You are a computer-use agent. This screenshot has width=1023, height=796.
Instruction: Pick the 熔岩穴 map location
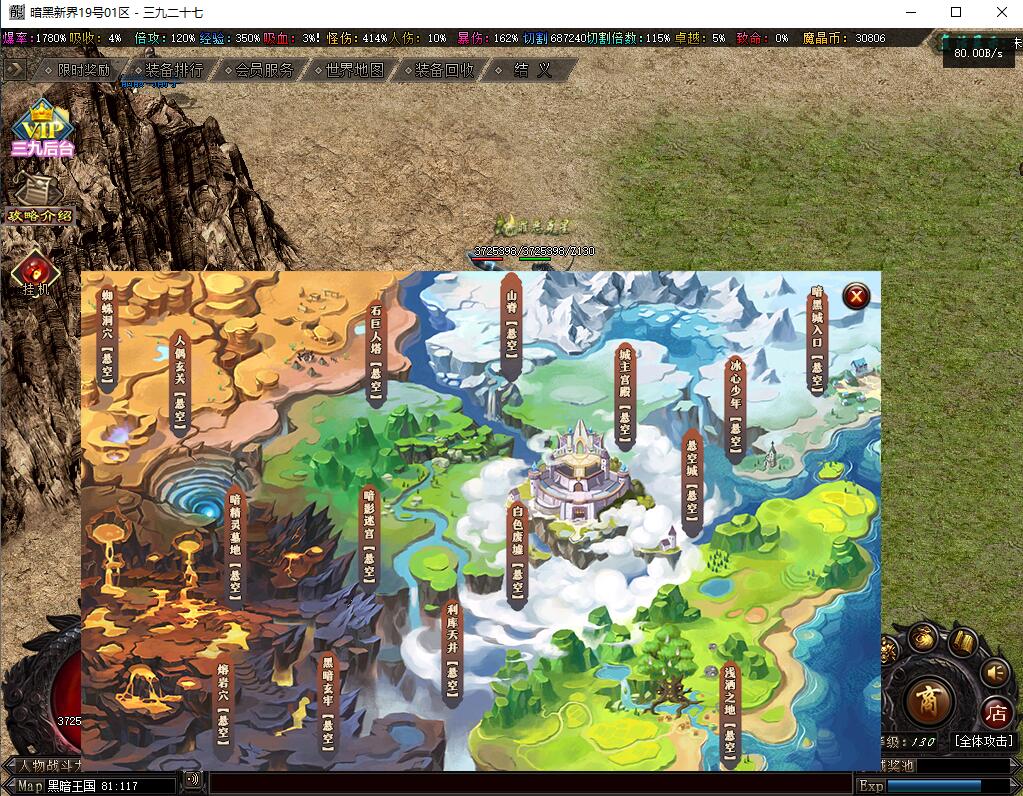pos(223,702)
